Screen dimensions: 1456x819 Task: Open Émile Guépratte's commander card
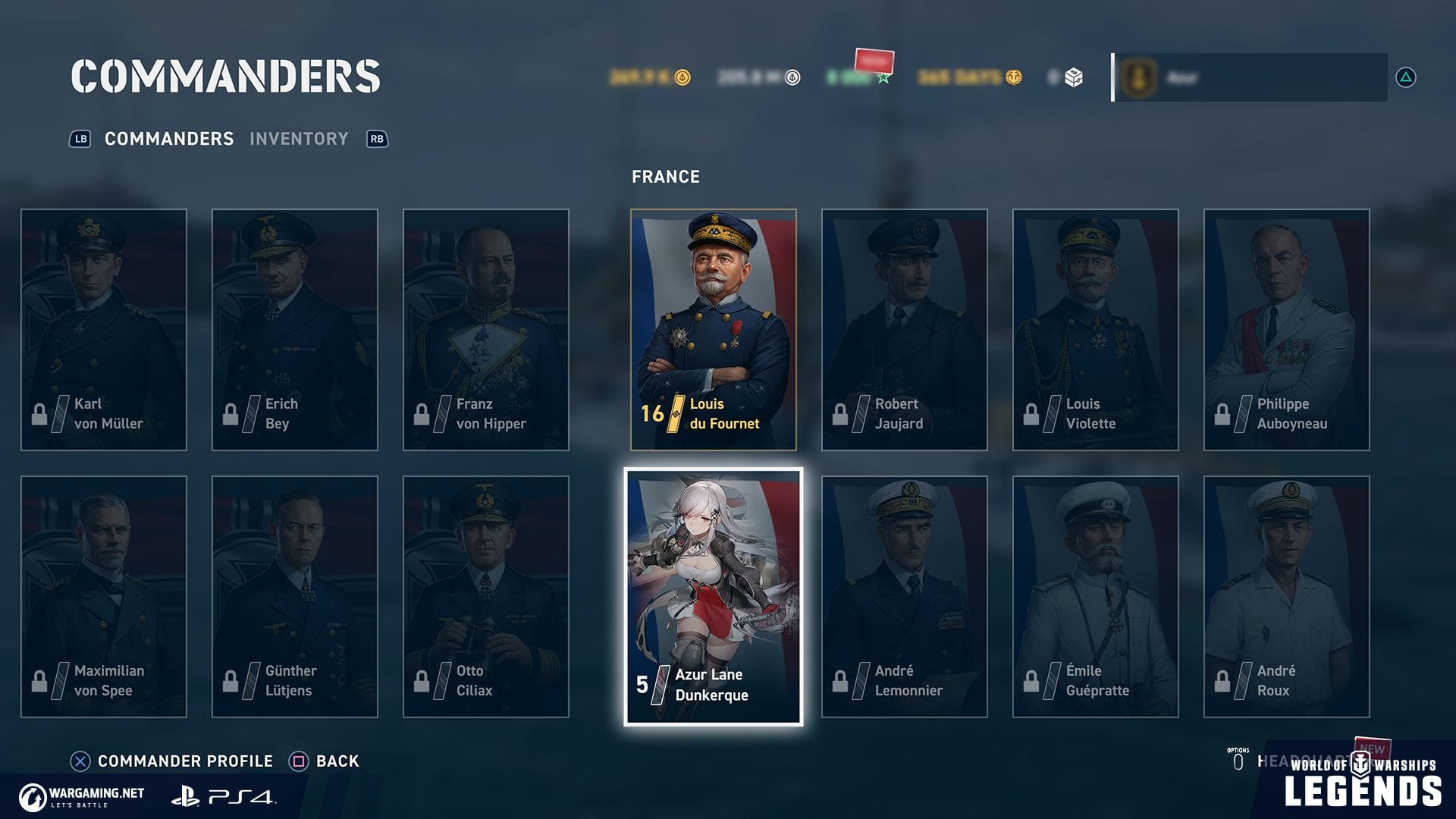(1095, 596)
